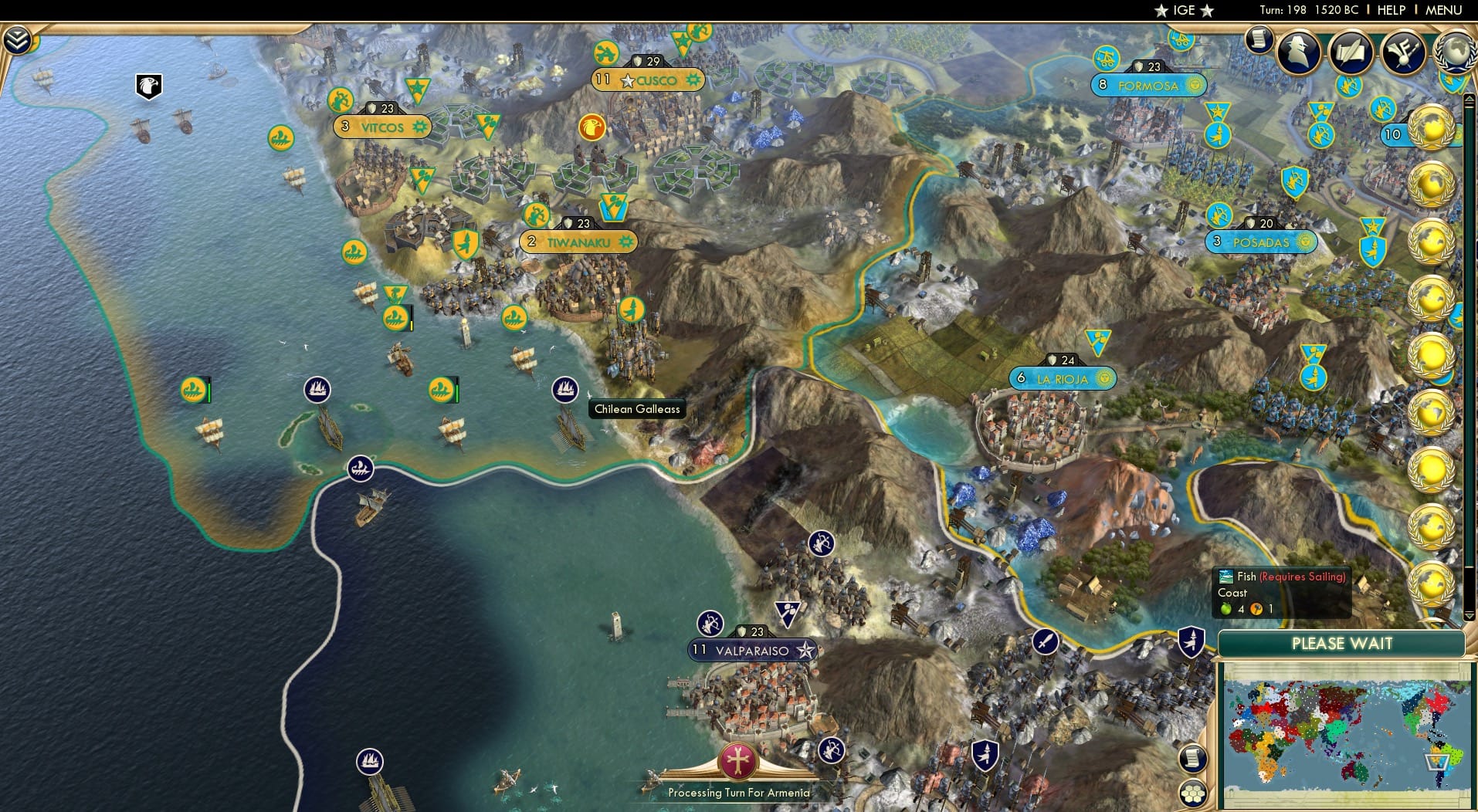Click the scroll icon in the top-right toolbar
Screen dimensions: 1478x812
pos(1260,40)
